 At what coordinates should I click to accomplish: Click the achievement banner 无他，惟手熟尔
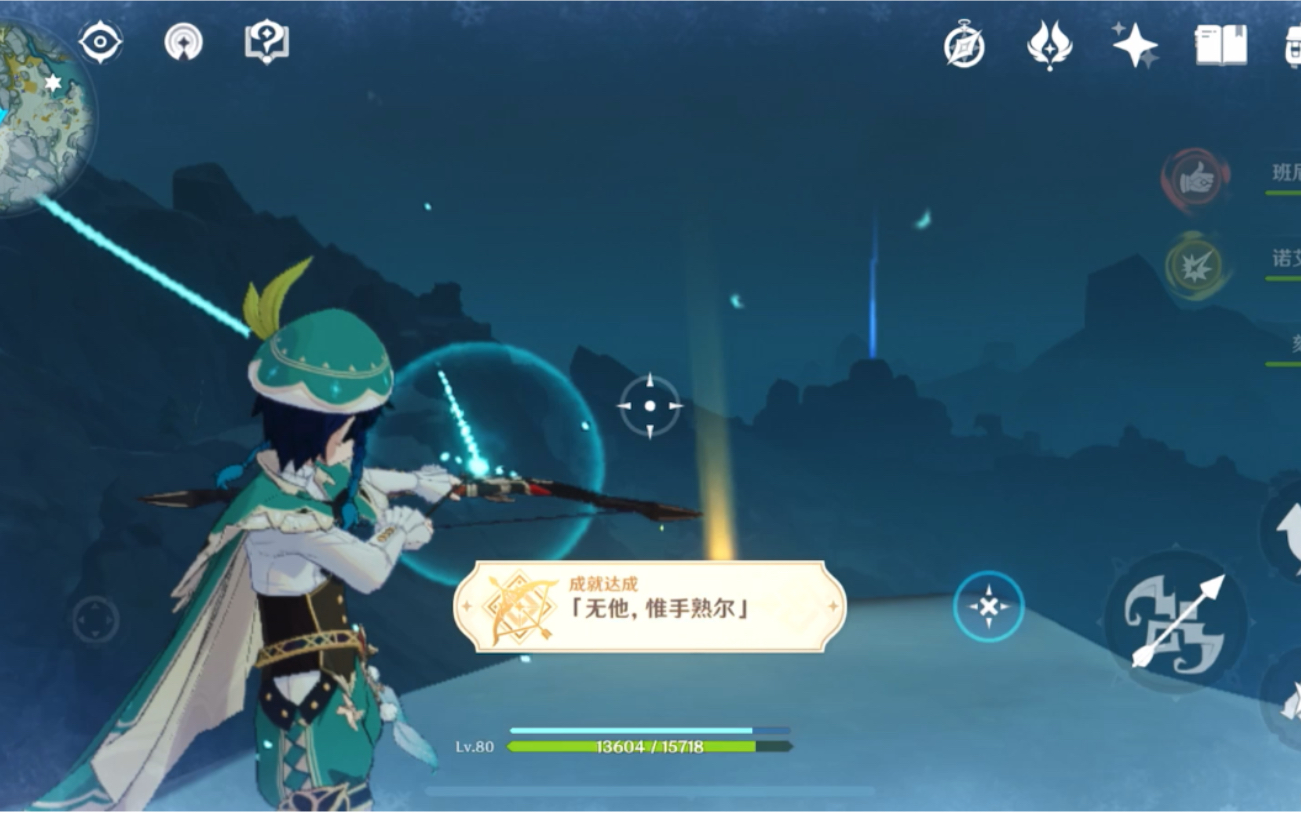(x=651, y=603)
